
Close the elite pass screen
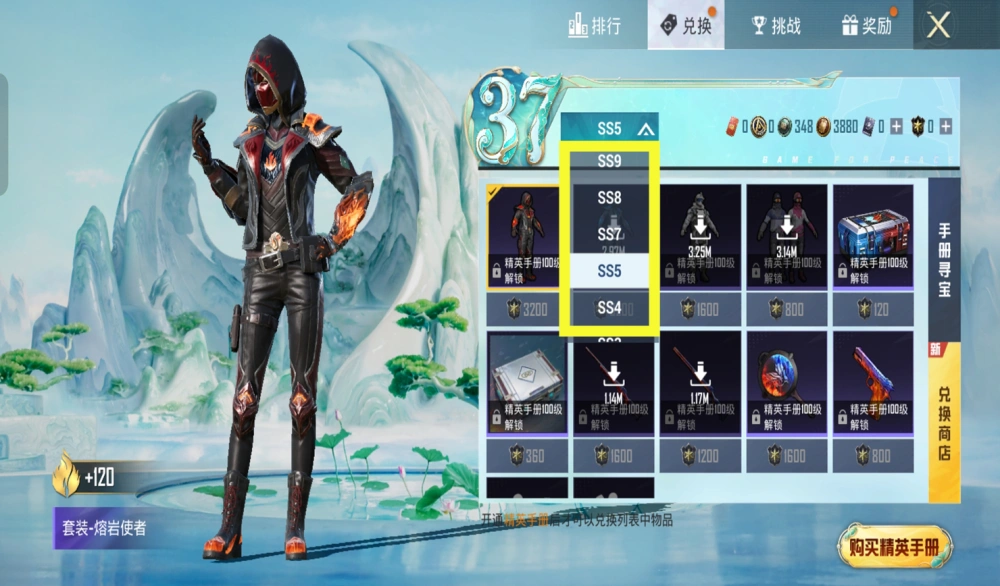938,25
